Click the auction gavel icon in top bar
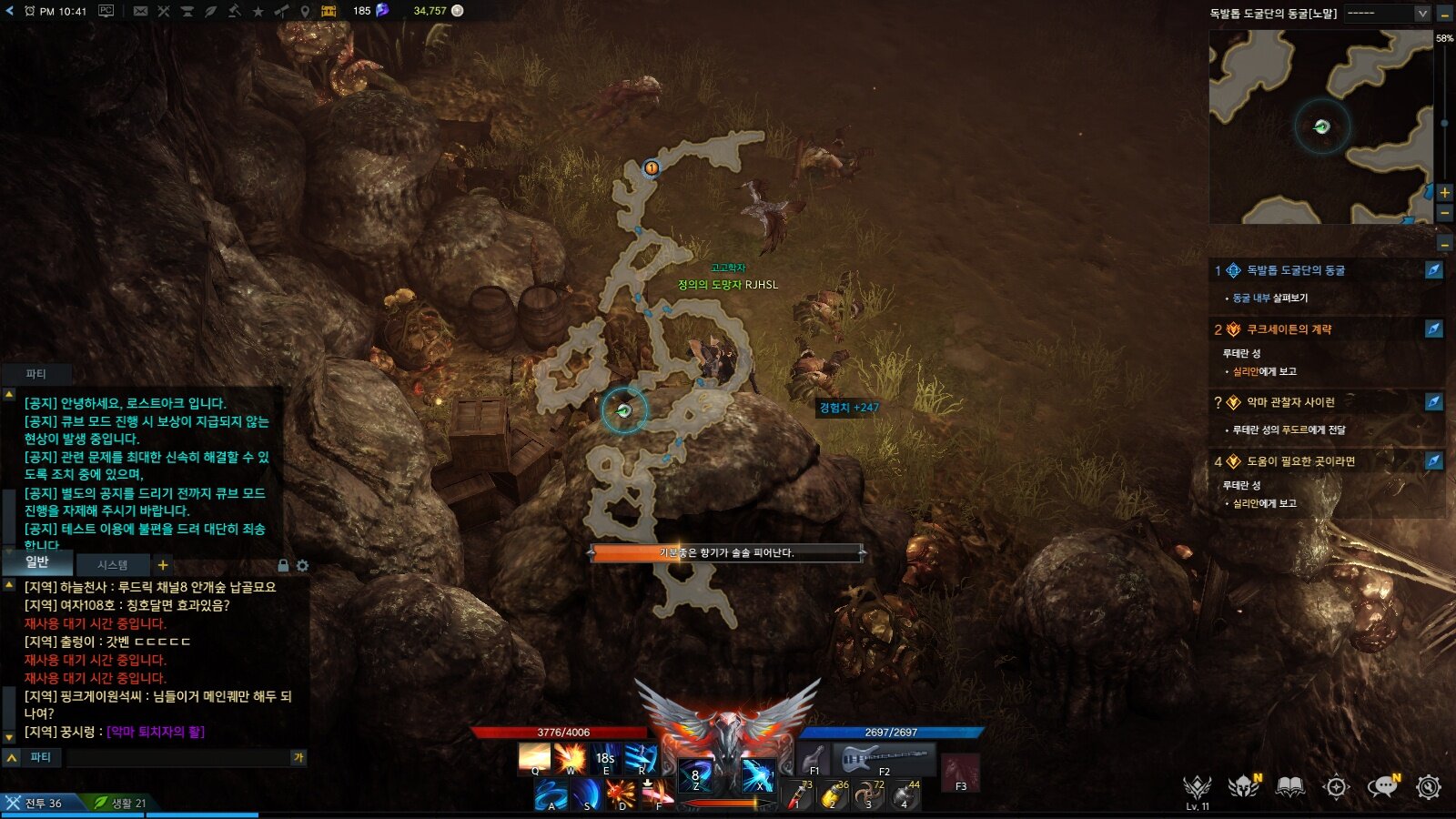 [x=234, y=11]
